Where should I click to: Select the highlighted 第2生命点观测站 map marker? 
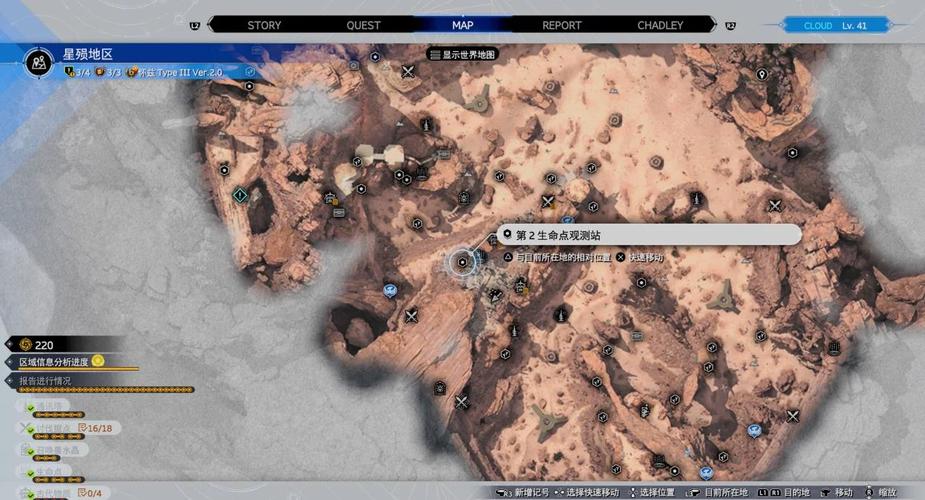click(x=462, y=262)
